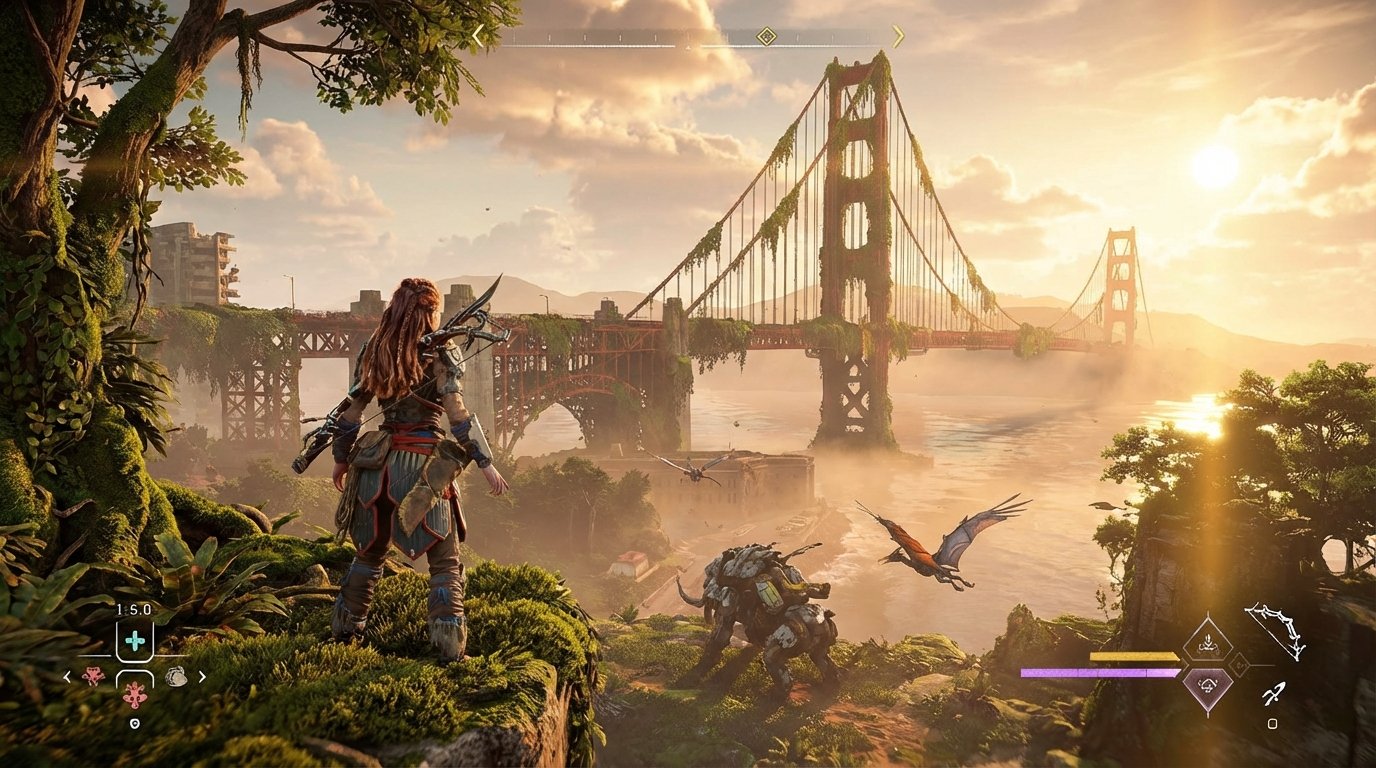Click the quest marker diamond on the compass
The image size is (1376, 768).
click(766, 36)
